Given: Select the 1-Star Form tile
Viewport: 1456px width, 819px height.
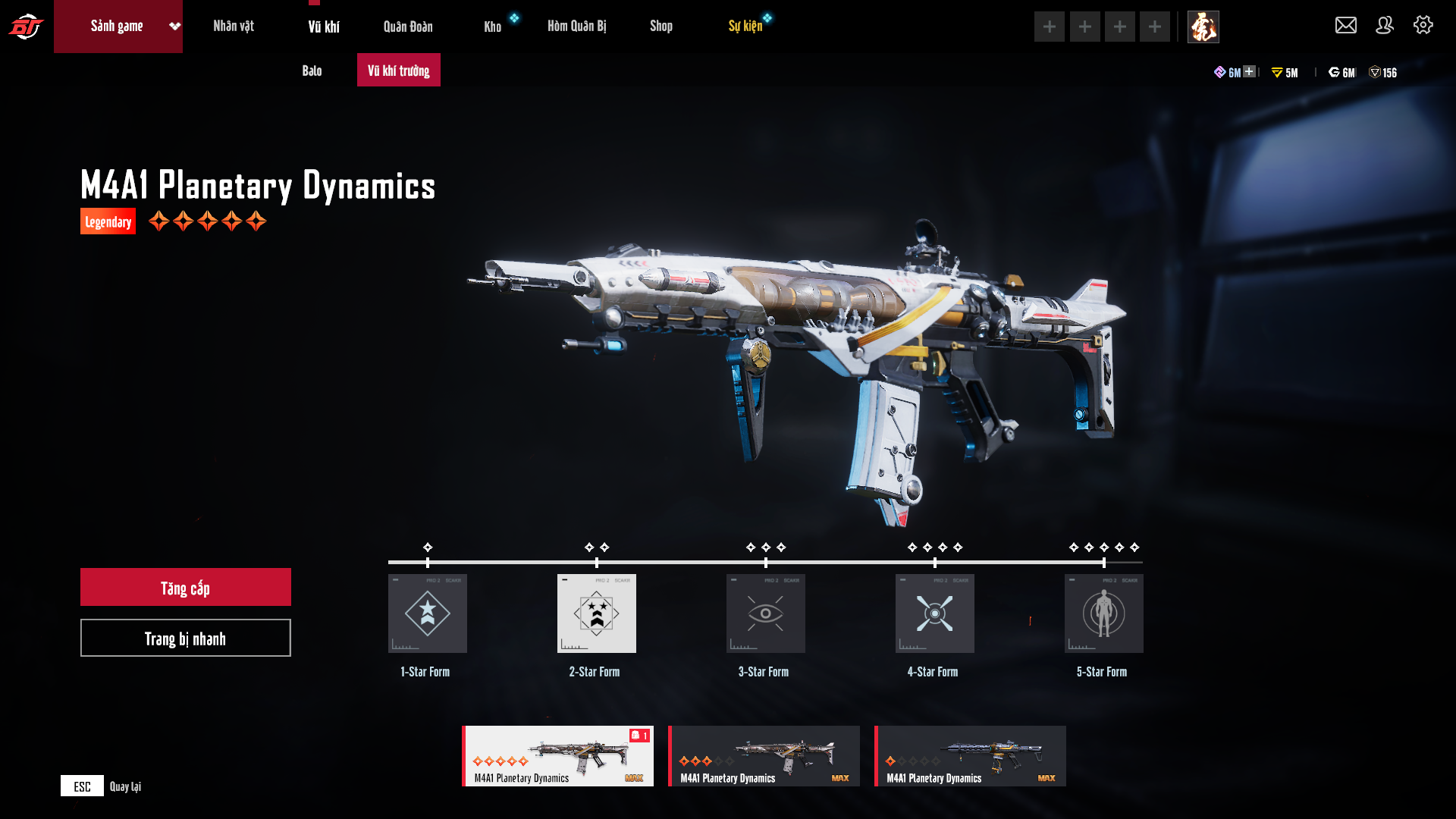Looking at the screenshot, I should (428, 613).
